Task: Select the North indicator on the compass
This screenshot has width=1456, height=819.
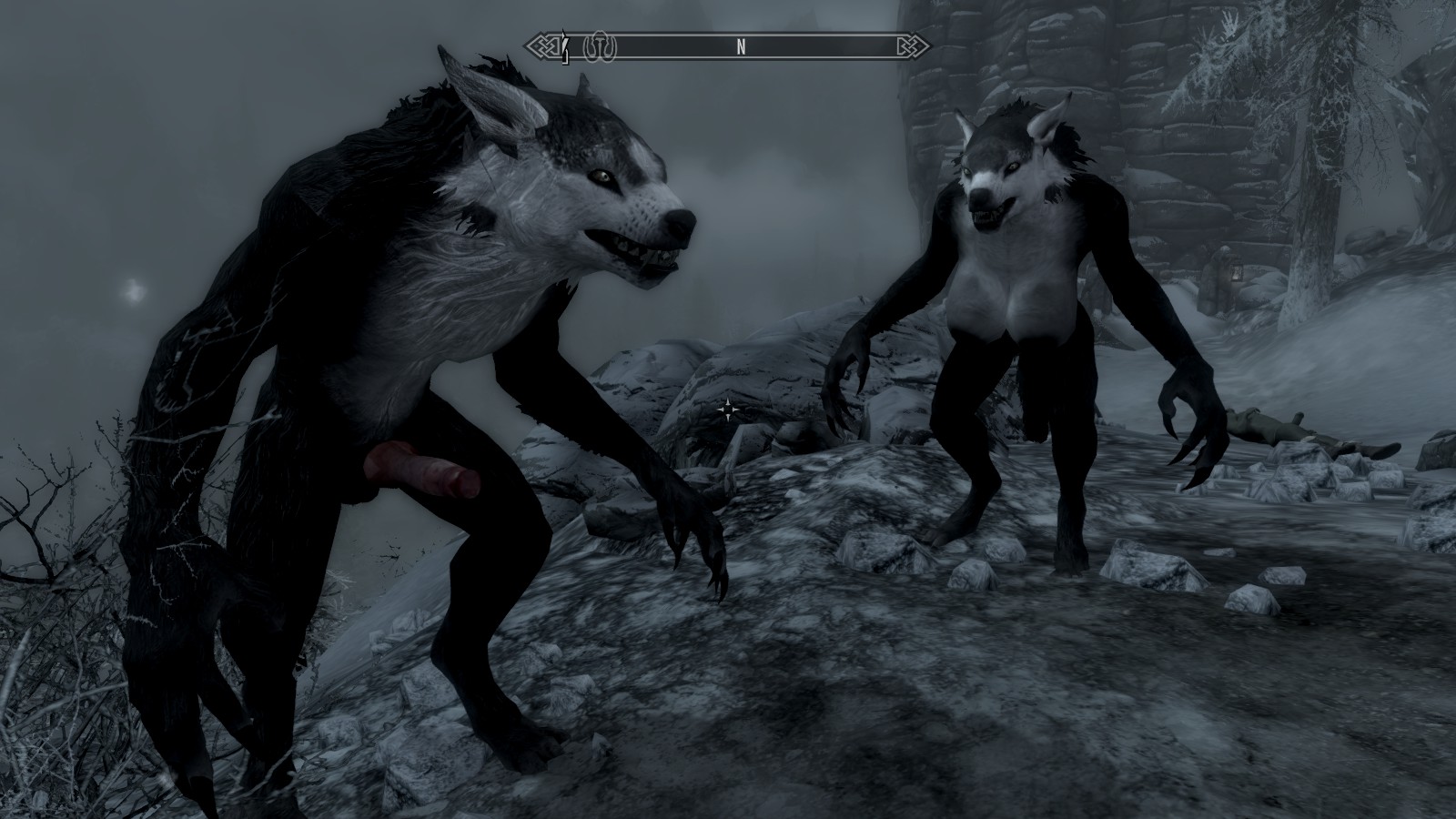Action: pos(741,48)
